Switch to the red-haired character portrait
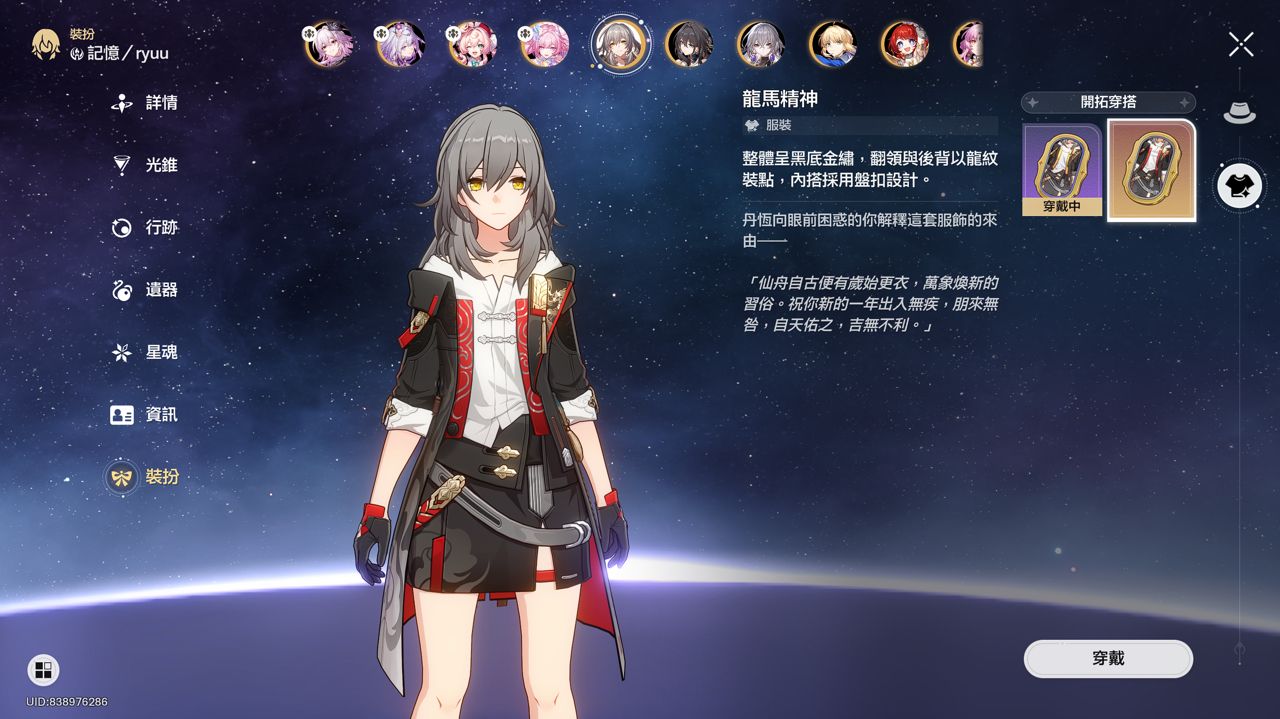The image size is (1280, 719). [x=904, y=44]
